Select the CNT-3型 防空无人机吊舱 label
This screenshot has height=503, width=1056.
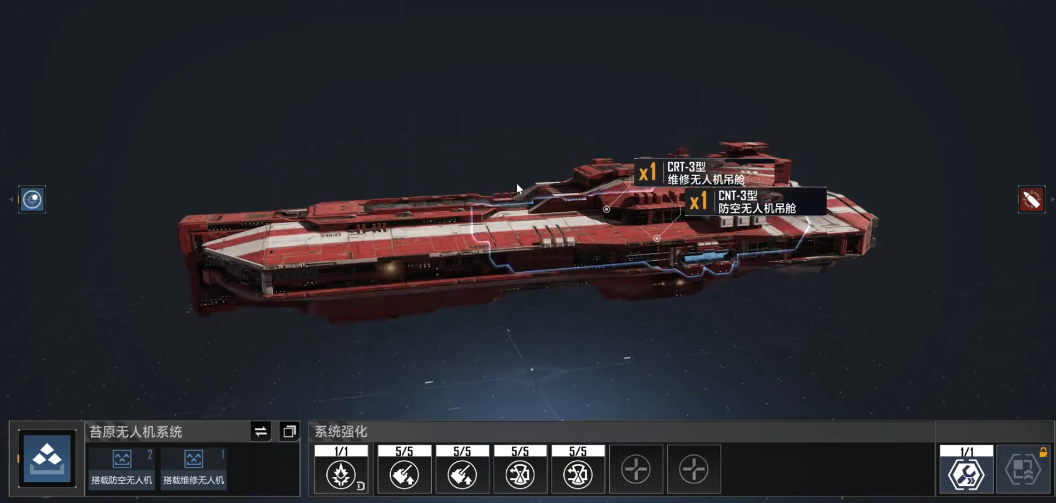(755, 202)
